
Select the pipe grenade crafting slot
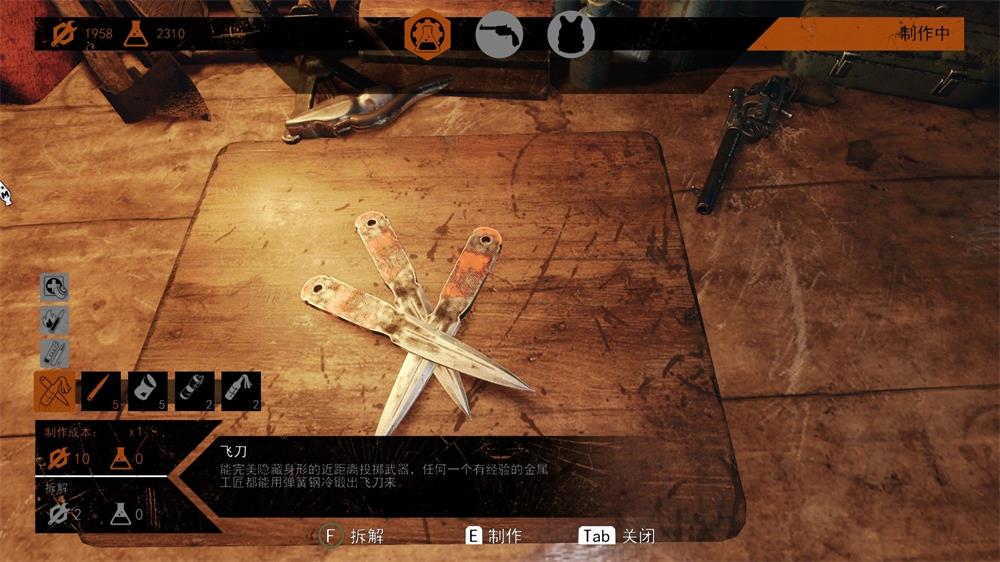(195, 391)
